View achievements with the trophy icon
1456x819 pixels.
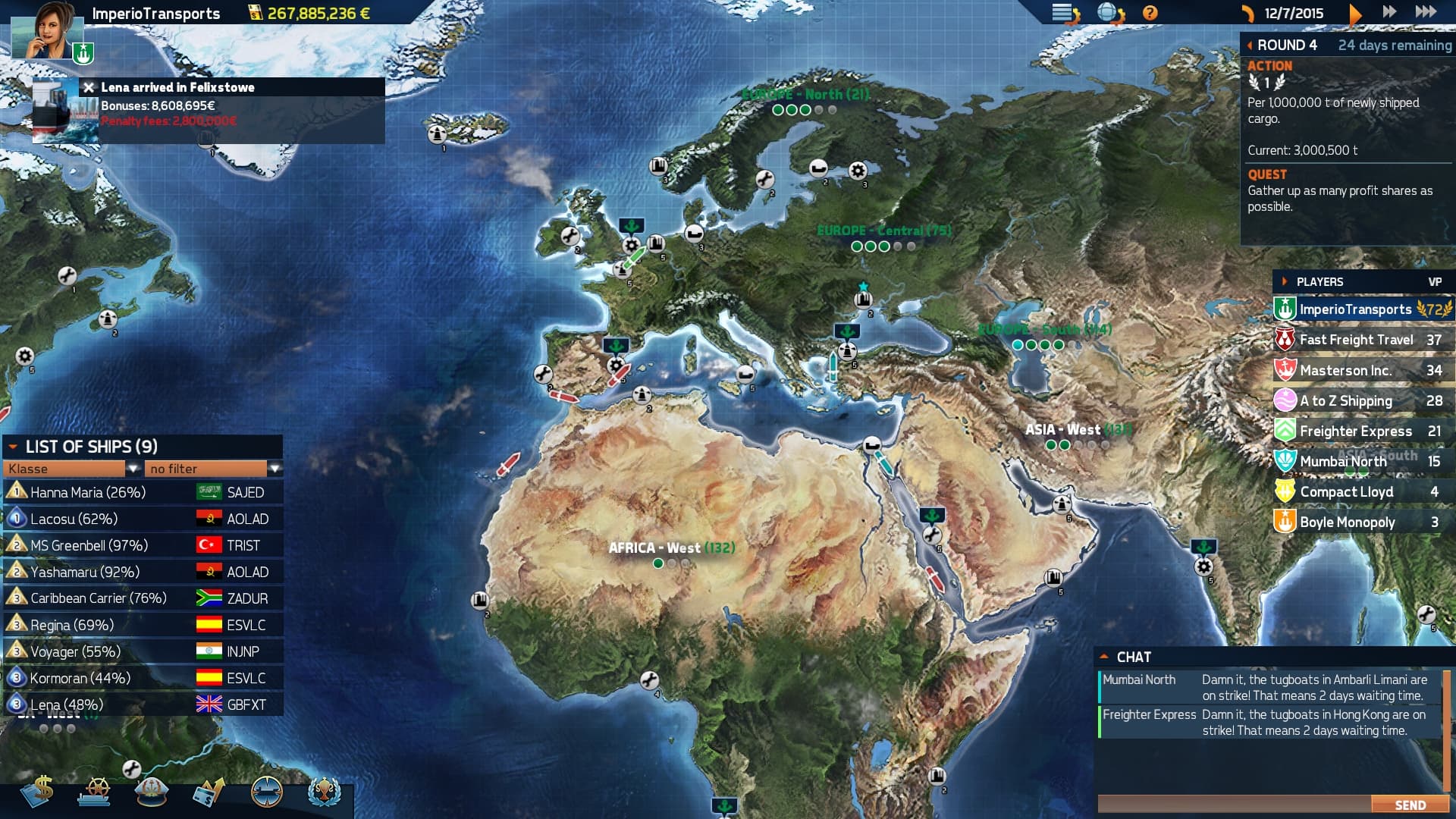[326, 792]
